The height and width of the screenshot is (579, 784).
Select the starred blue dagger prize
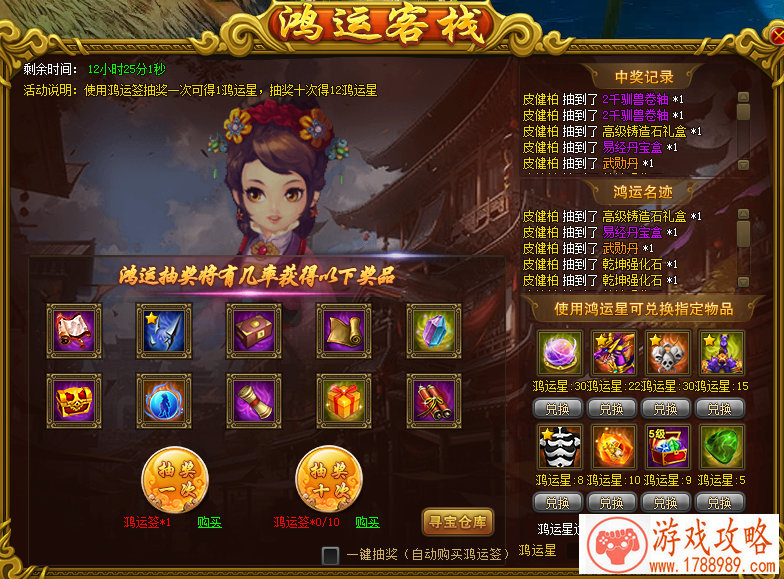pos(164,331)
